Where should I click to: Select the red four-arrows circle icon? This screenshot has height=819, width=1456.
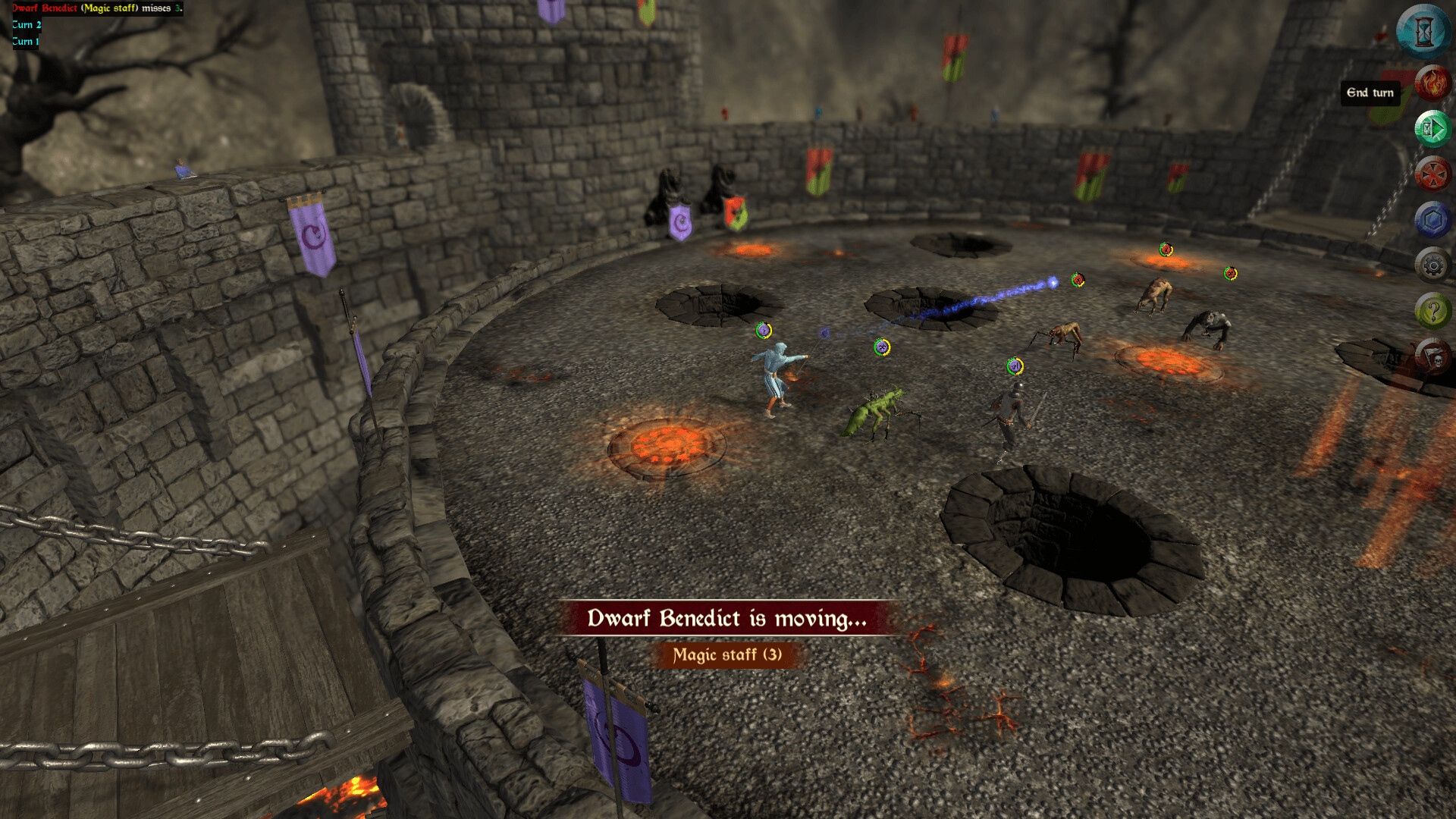1432,174
